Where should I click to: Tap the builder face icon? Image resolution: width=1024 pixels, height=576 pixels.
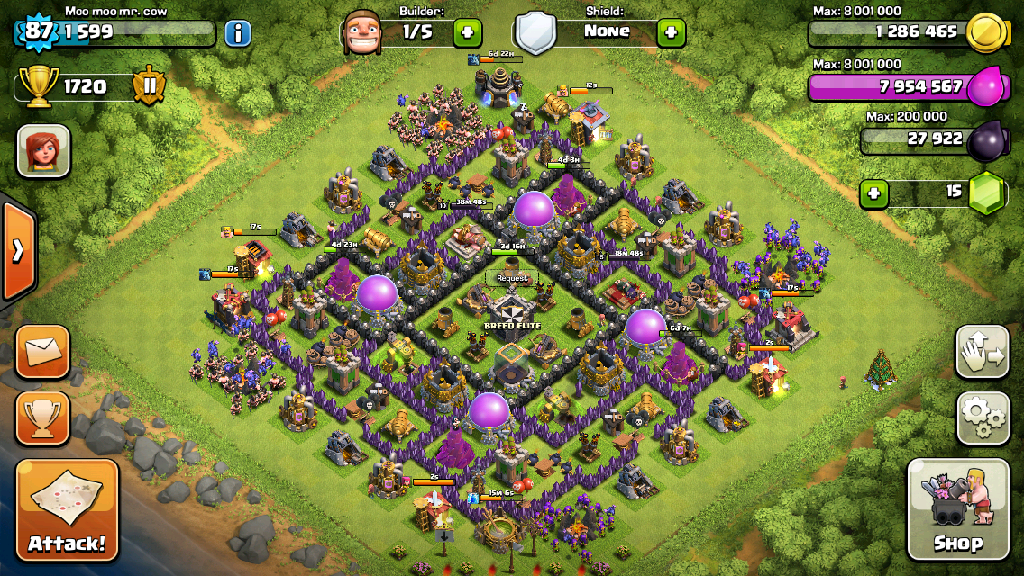click(361, 32)
